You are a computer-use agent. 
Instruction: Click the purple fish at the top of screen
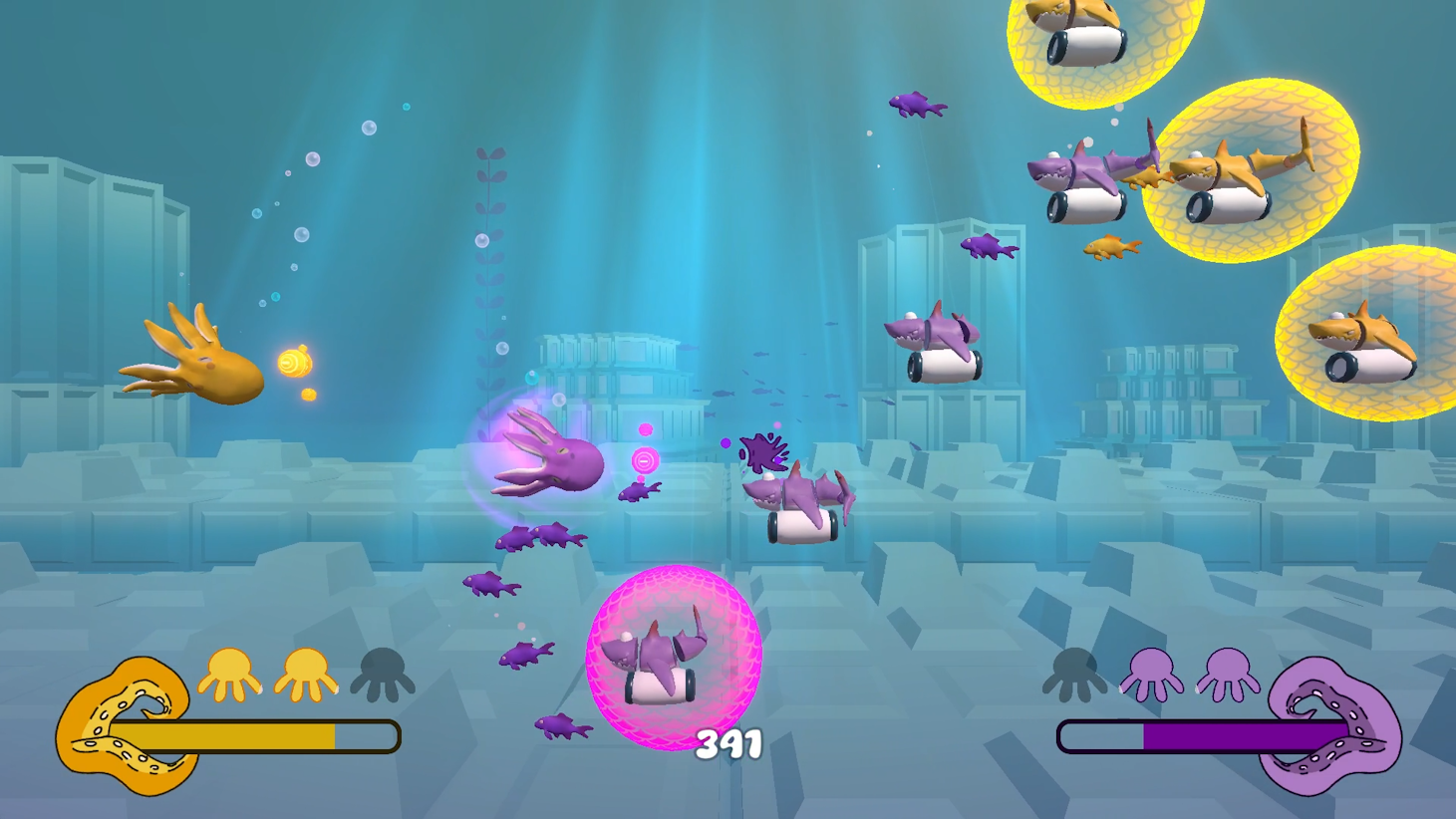pos(918,106)
